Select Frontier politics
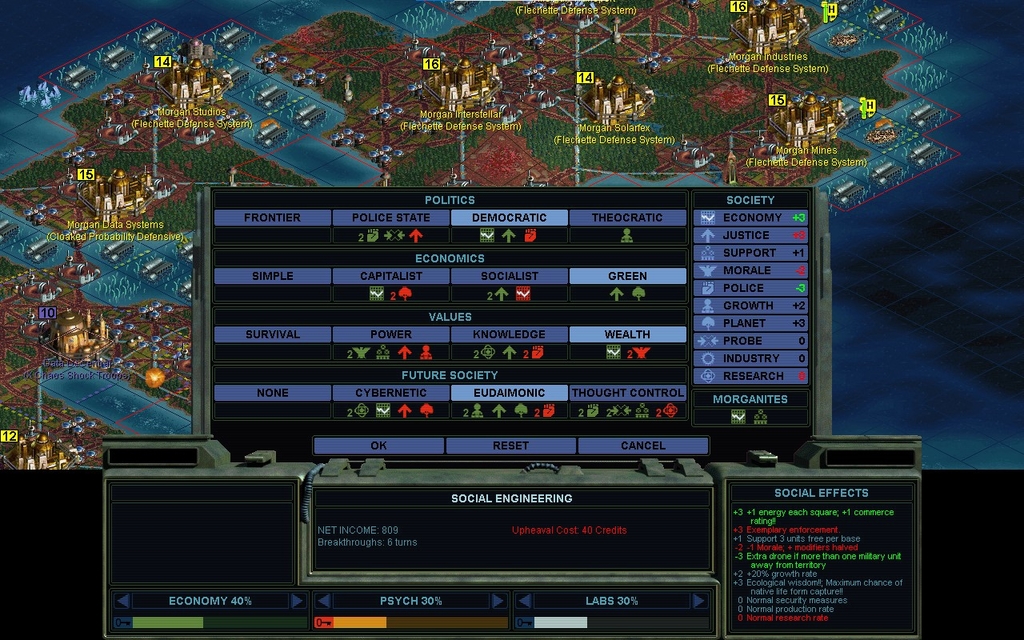This screenshot has width=1024, height=640. coord(272,217)
